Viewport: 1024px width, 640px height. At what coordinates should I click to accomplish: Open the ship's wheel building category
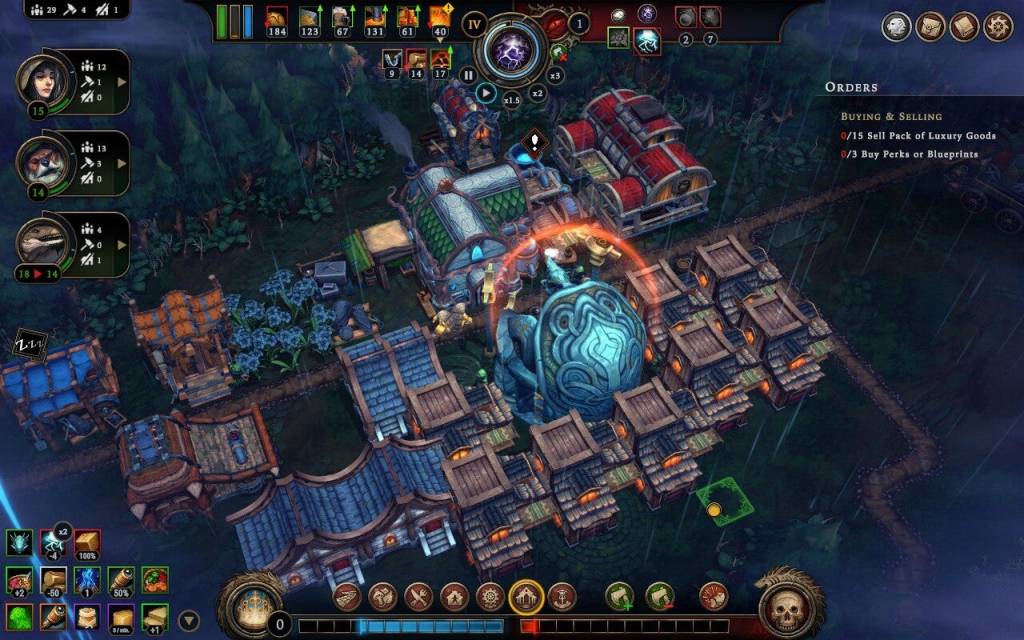490,597
